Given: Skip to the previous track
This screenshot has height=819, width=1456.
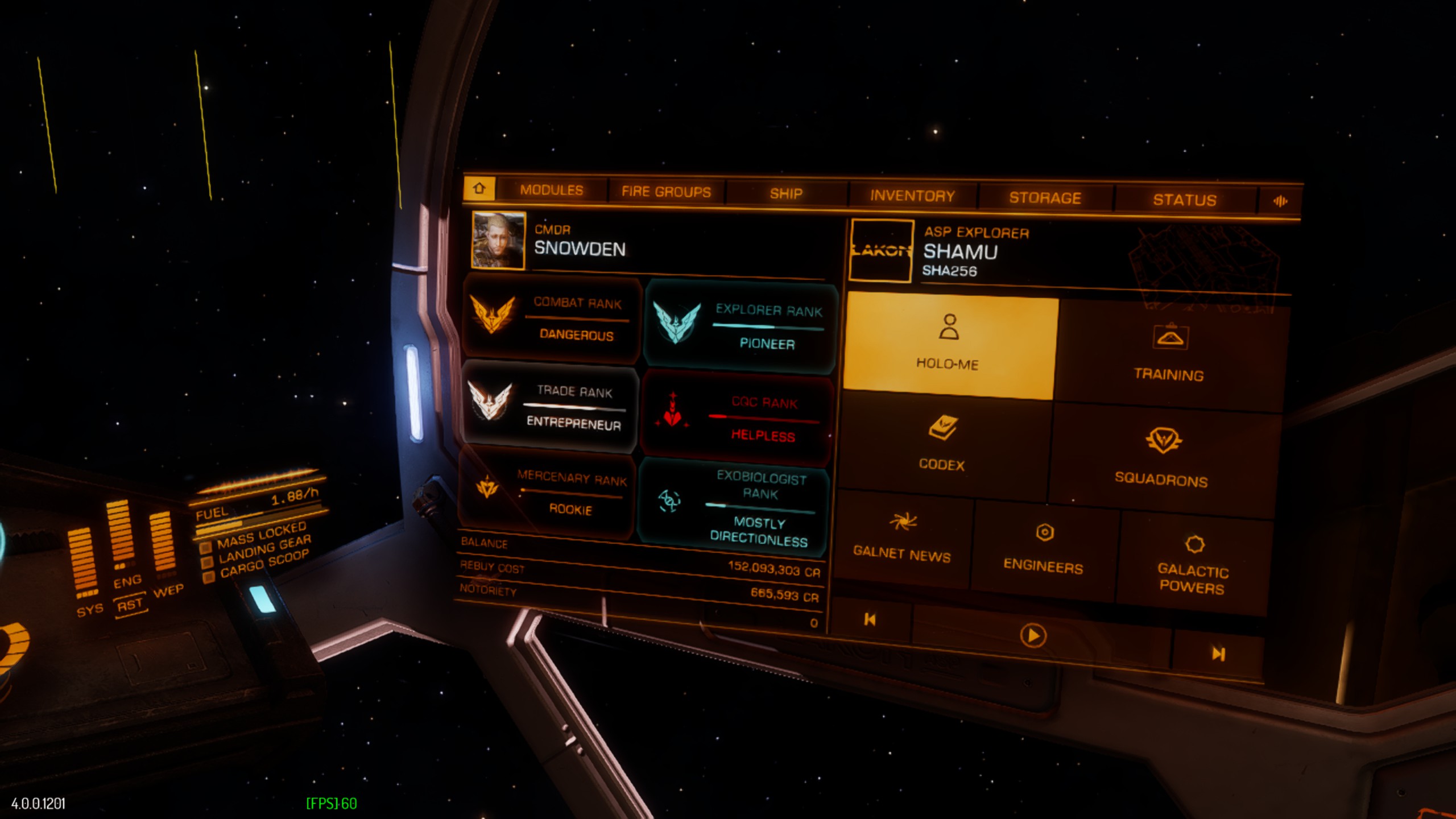Looking at the screenshot, I should pos(870,619).
